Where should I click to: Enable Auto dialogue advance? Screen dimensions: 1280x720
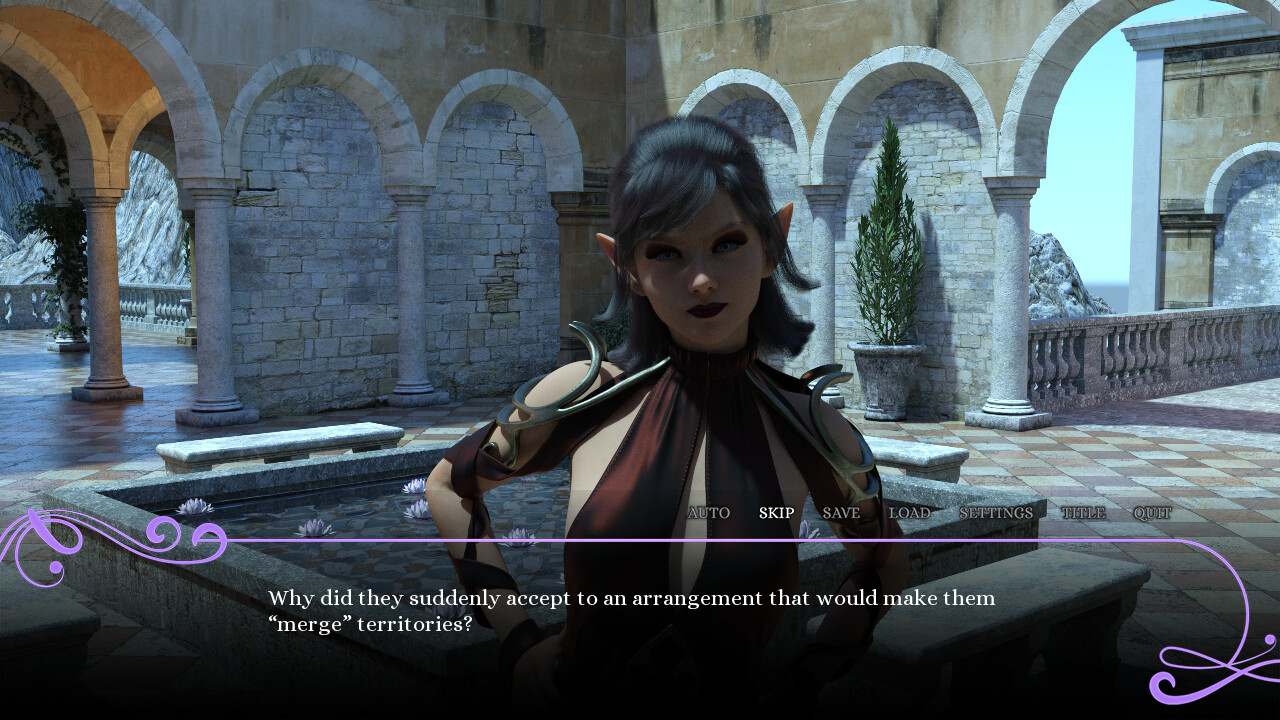pos(708,513)
